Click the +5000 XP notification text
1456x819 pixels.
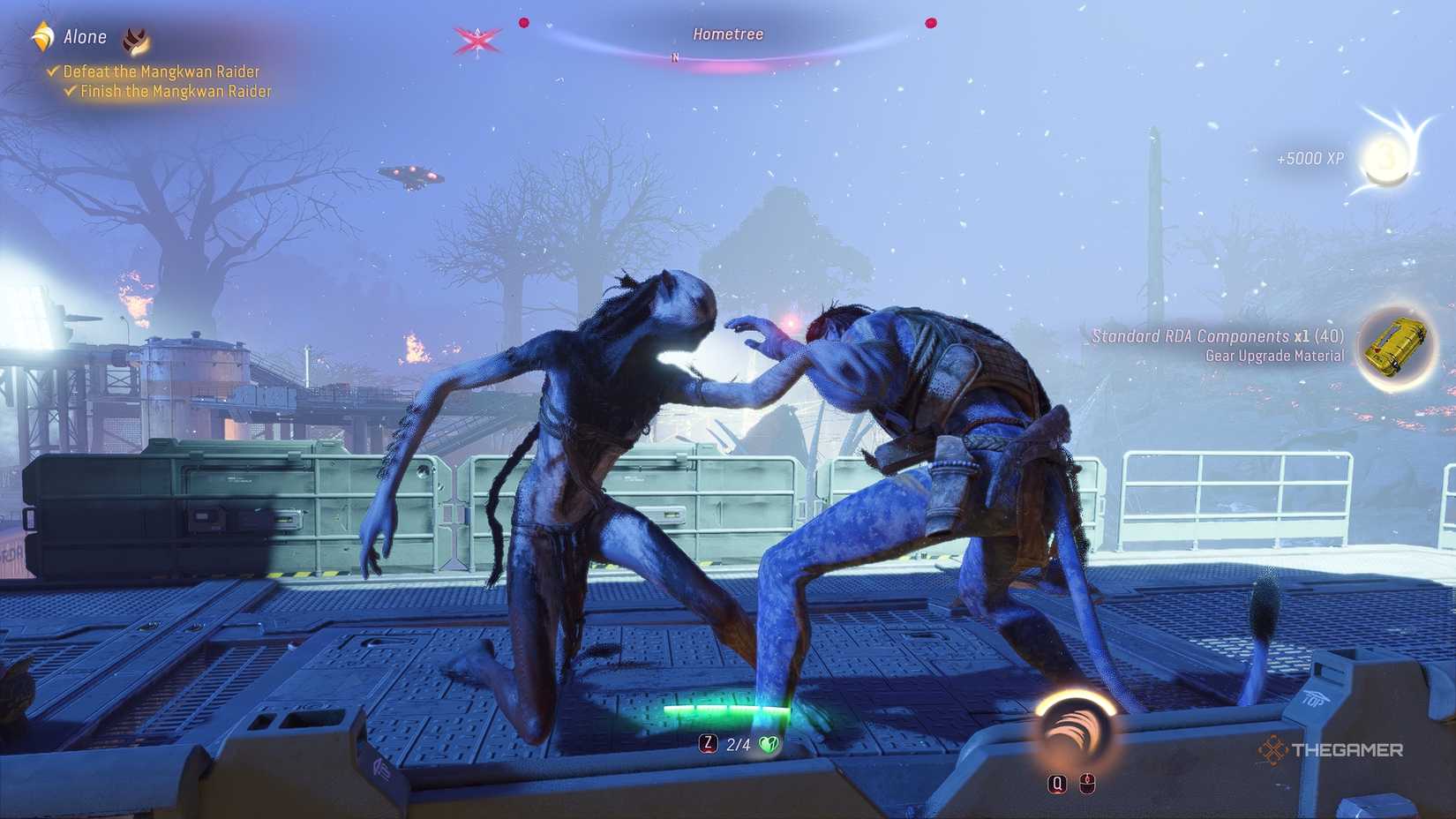1310,159
